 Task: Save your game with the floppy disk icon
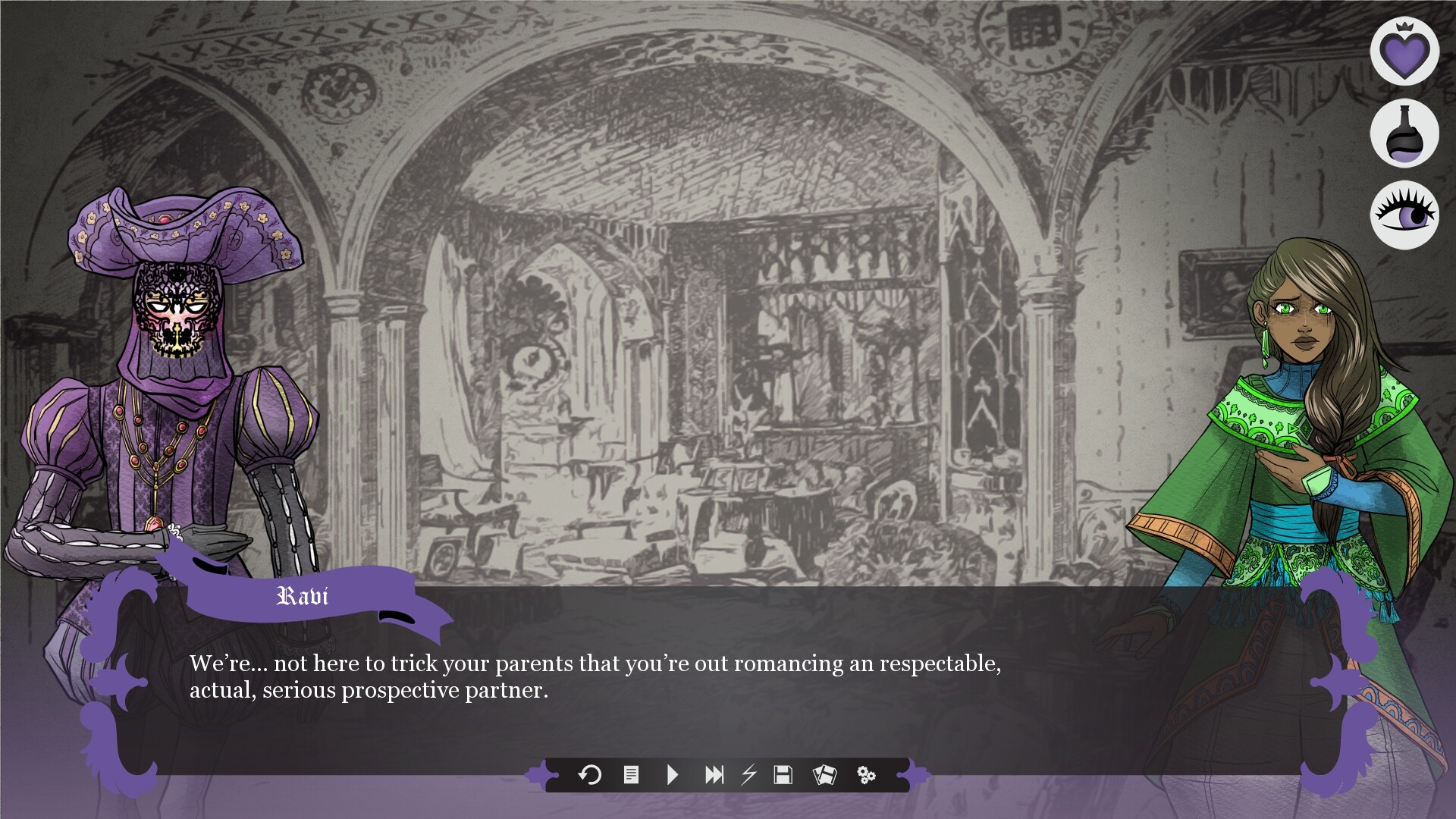tap(785, 776)
